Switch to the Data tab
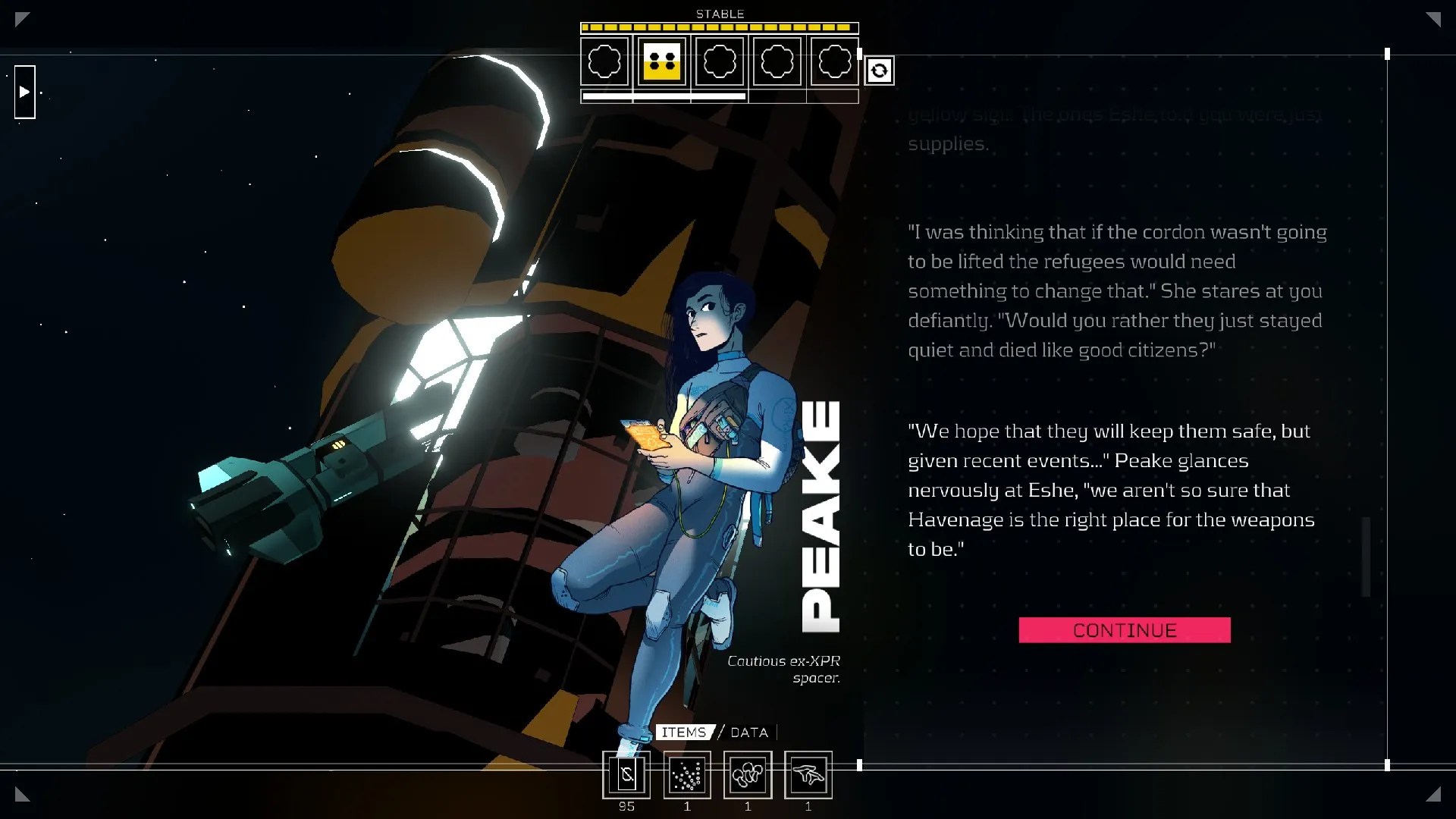1456x819 pixels. (749, 733)
